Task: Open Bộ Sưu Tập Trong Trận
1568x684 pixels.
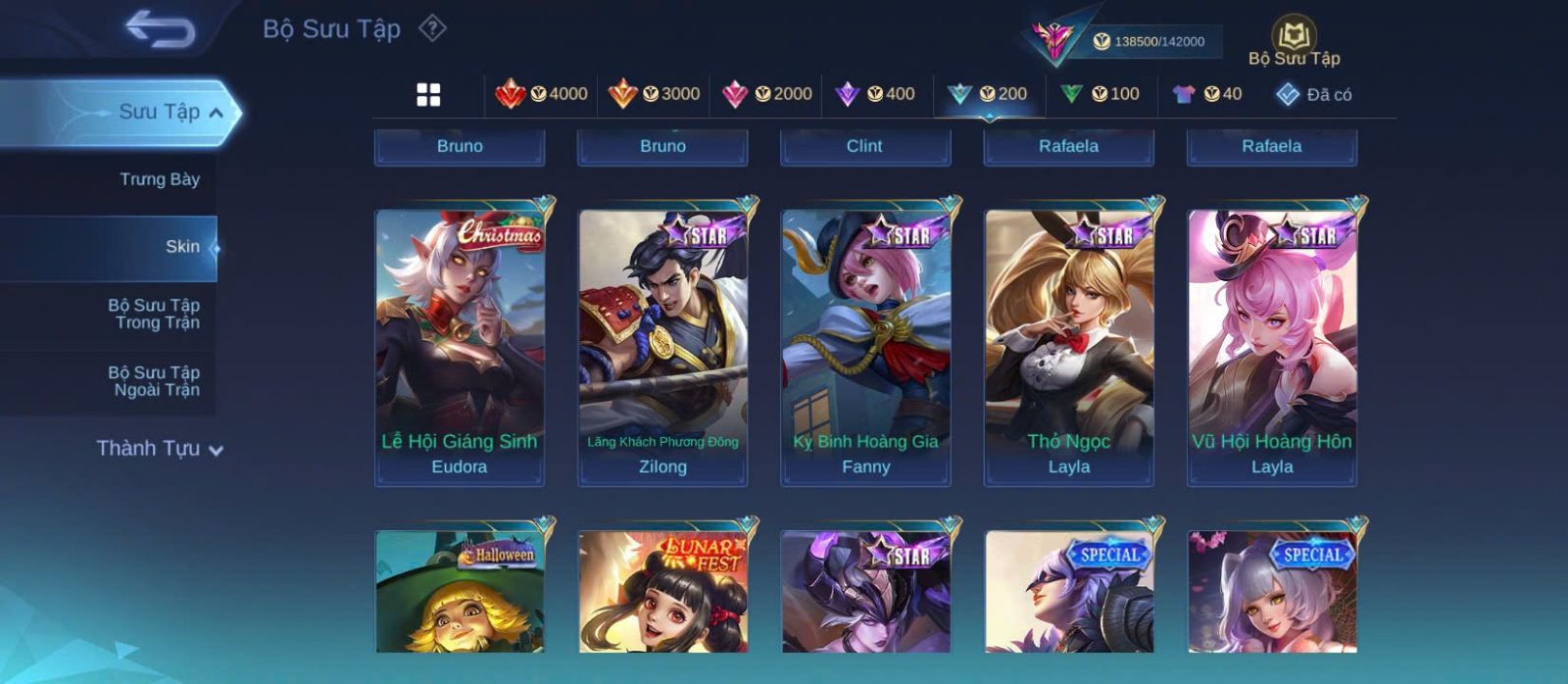Action: 154,314
